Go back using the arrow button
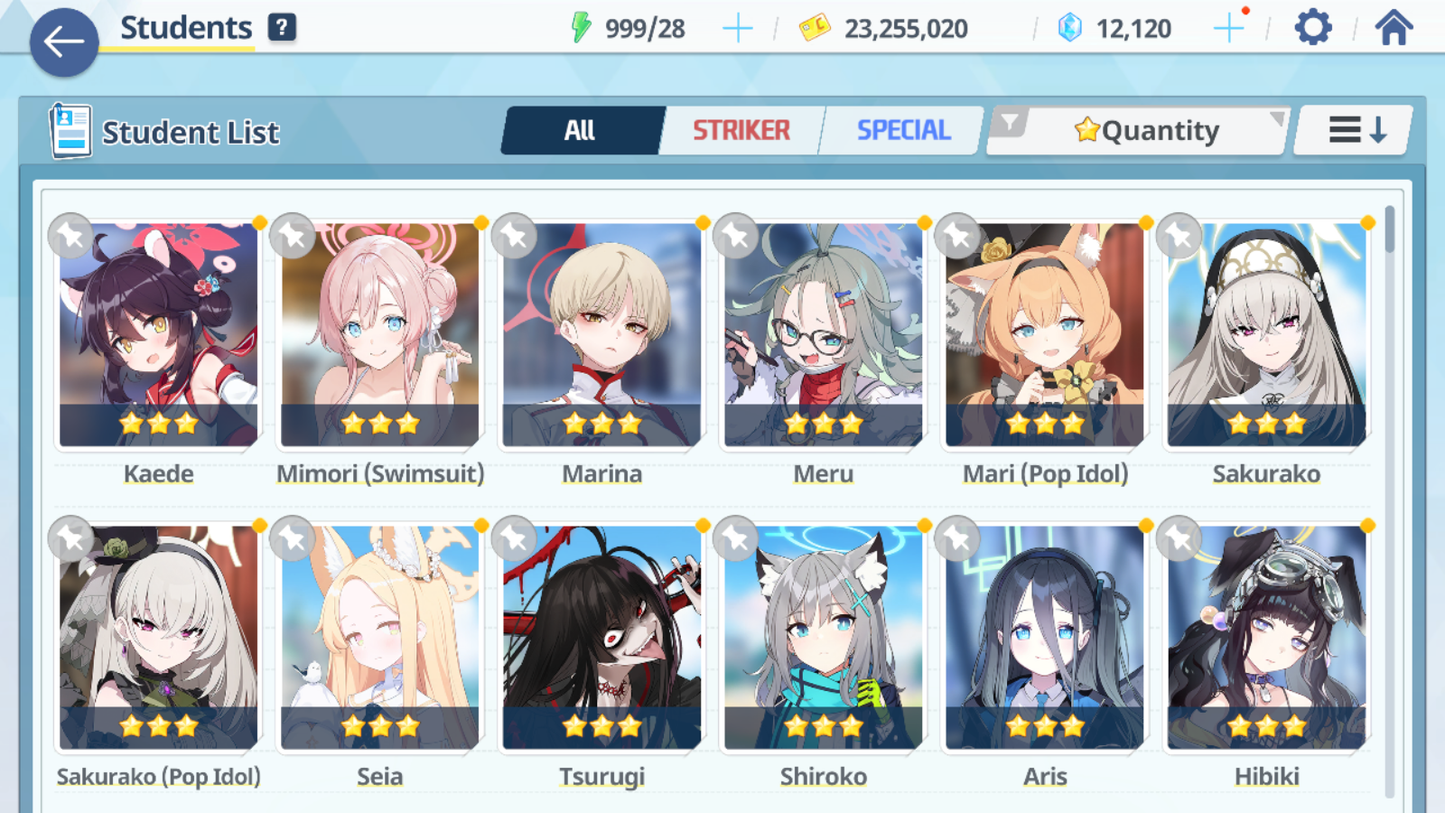 click(64, 42)
